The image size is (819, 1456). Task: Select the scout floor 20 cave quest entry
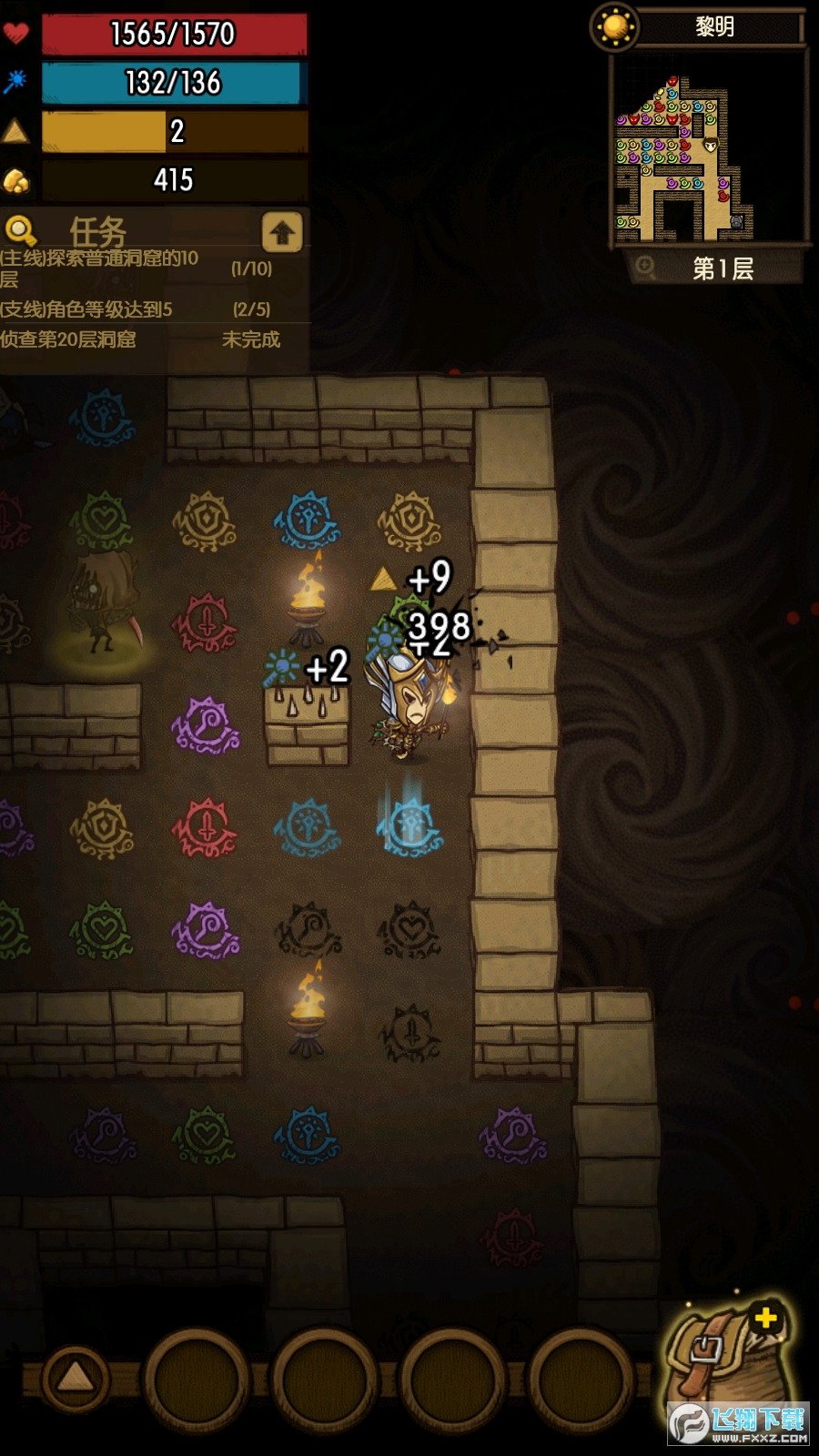tap(136, 339)
